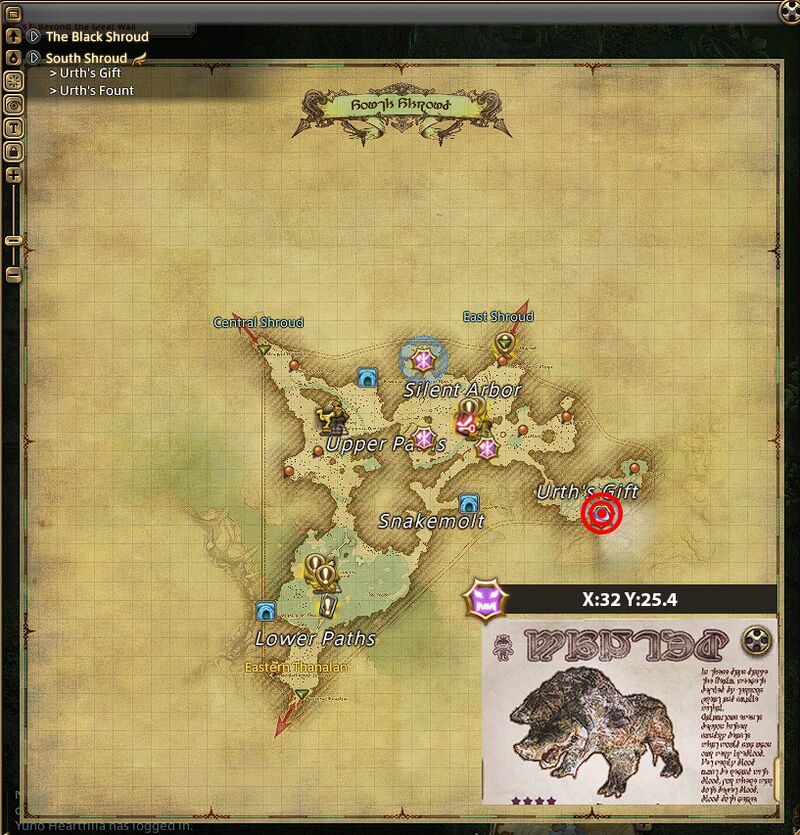Click the East Shroud exit label
This screenshot has width=800, height=835.
pos(498,317)
